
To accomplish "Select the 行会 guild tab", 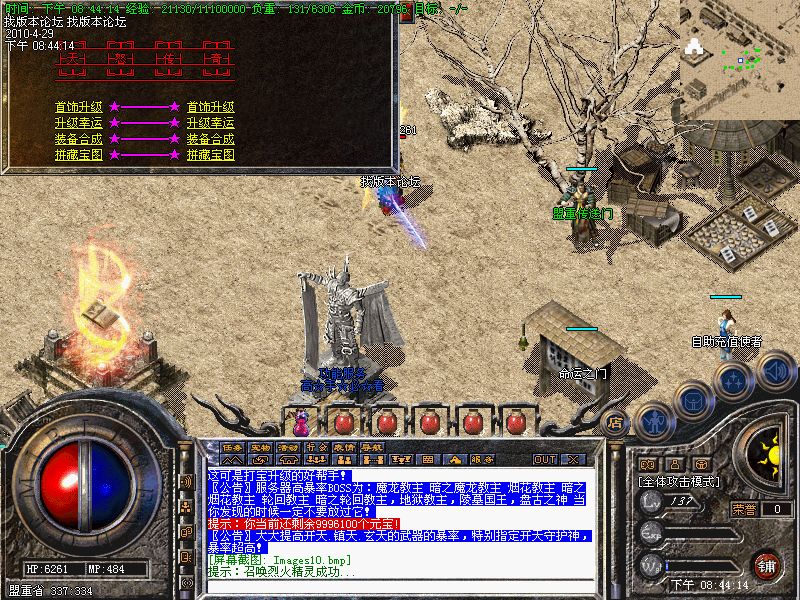I will pos(317,446).
